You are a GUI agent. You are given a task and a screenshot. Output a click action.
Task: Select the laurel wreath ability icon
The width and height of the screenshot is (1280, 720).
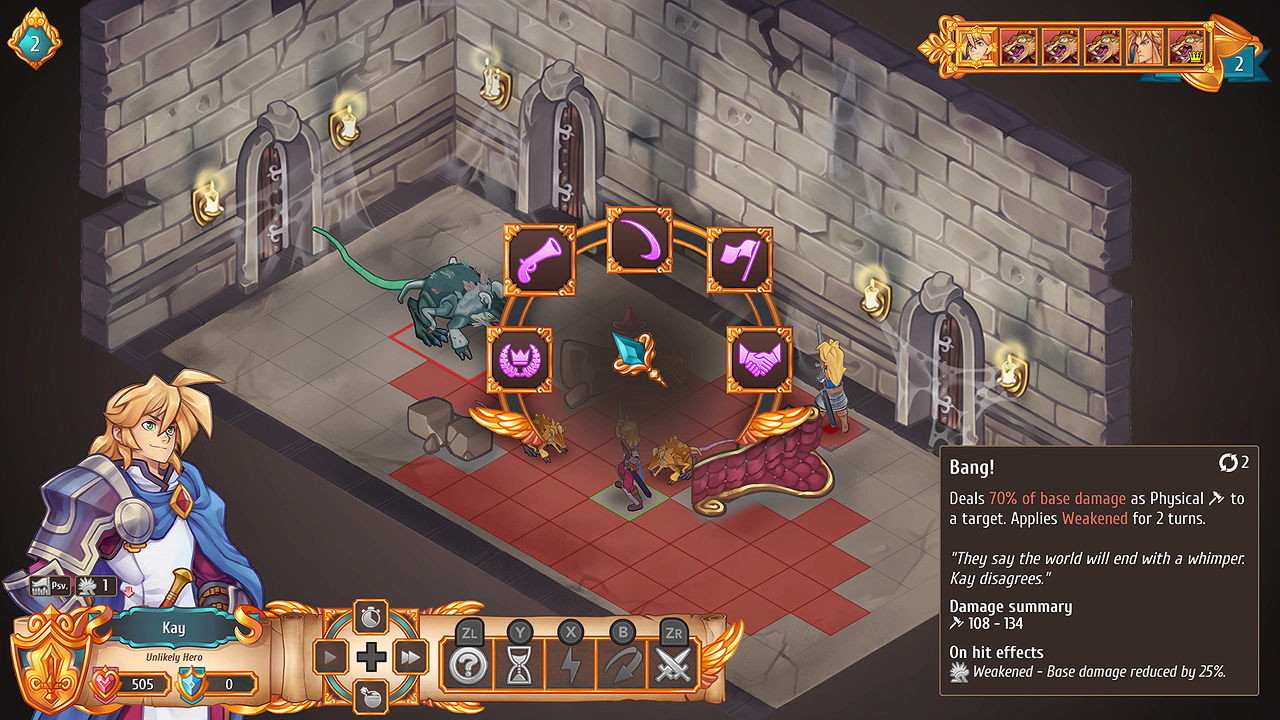pyautogui.click(x=519, y=360)
